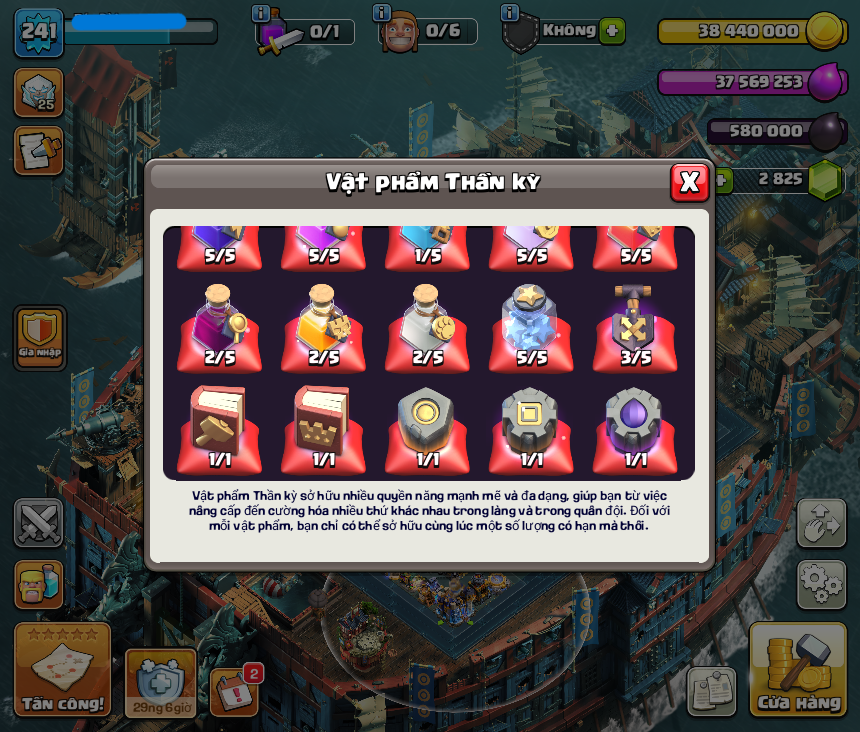
Task: Open the Cửa Hàng shop
Action: [798, 669]
